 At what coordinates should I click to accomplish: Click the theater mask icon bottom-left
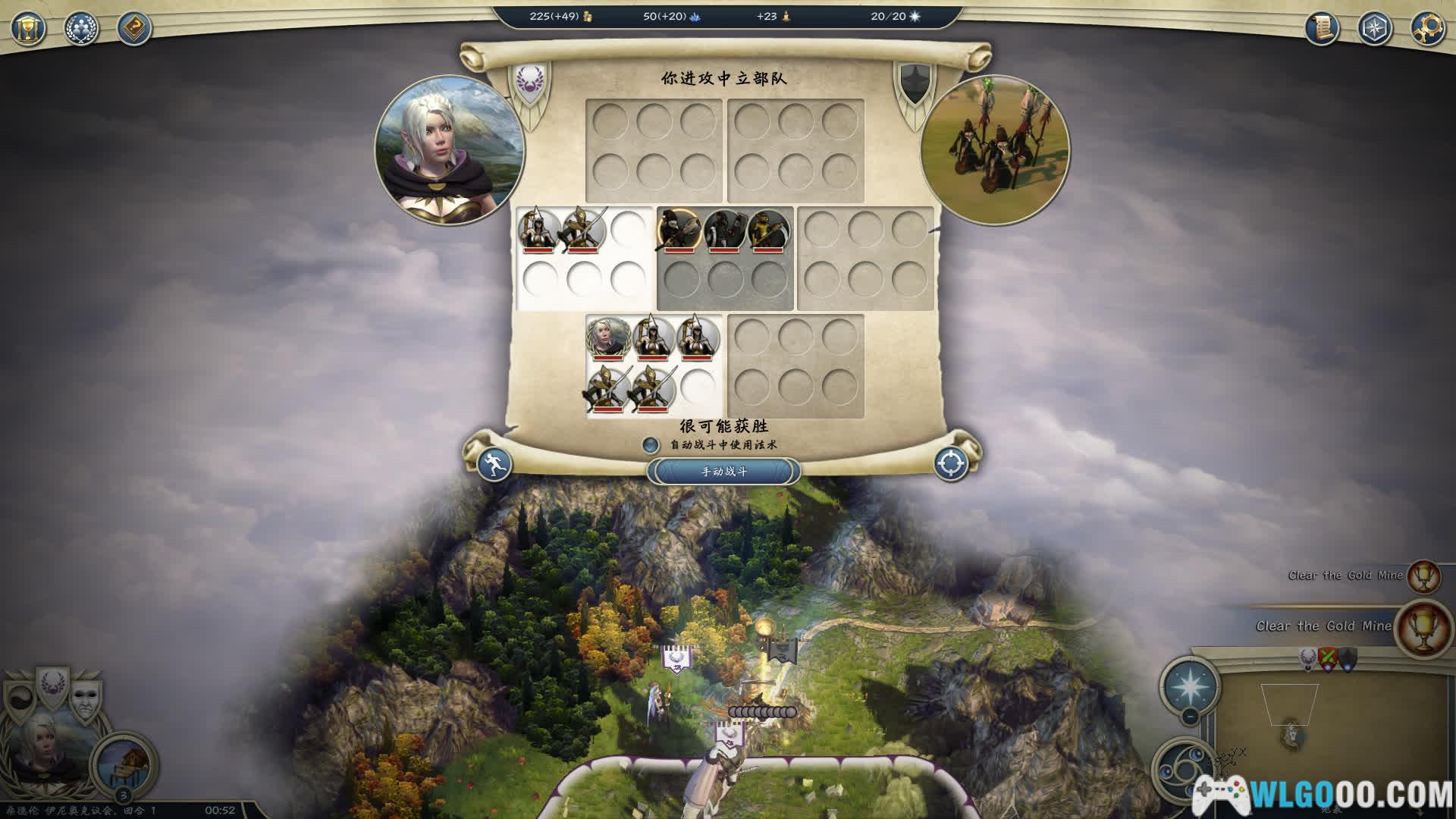[x=83, y=699]
